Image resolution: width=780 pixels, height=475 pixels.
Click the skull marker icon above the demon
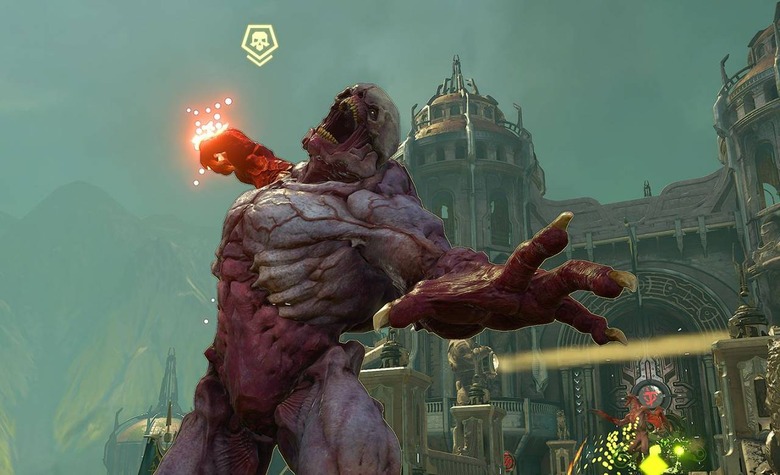pos(259,43)
